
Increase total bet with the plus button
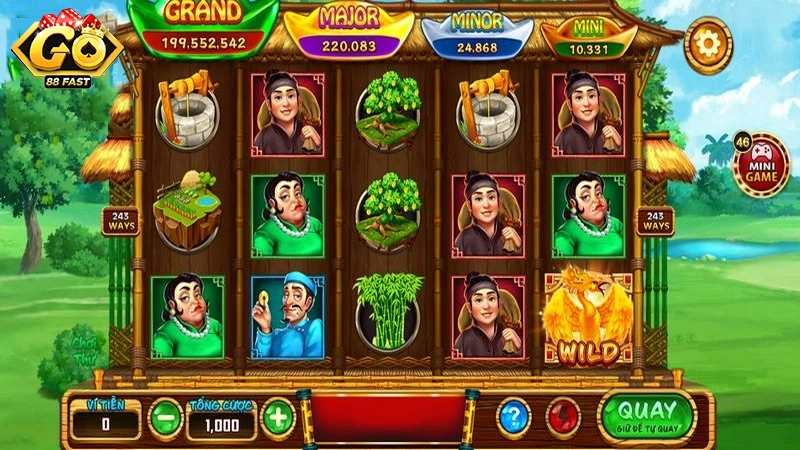click(x=277, y=416)
